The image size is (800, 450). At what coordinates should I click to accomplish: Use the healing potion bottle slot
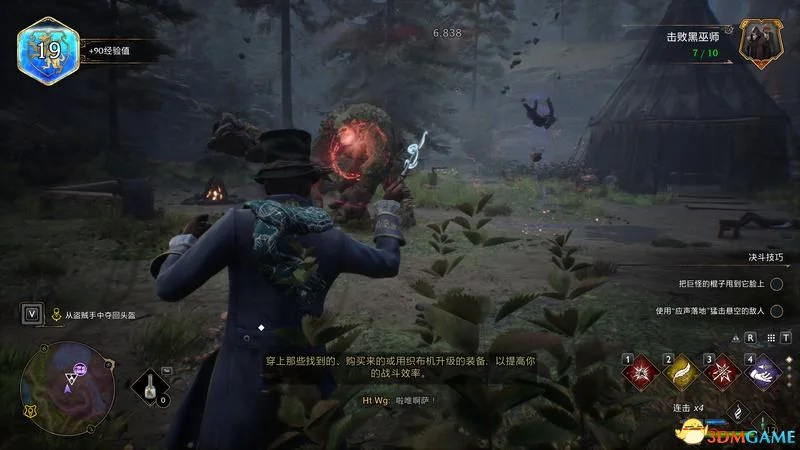(x=151, y=386)
